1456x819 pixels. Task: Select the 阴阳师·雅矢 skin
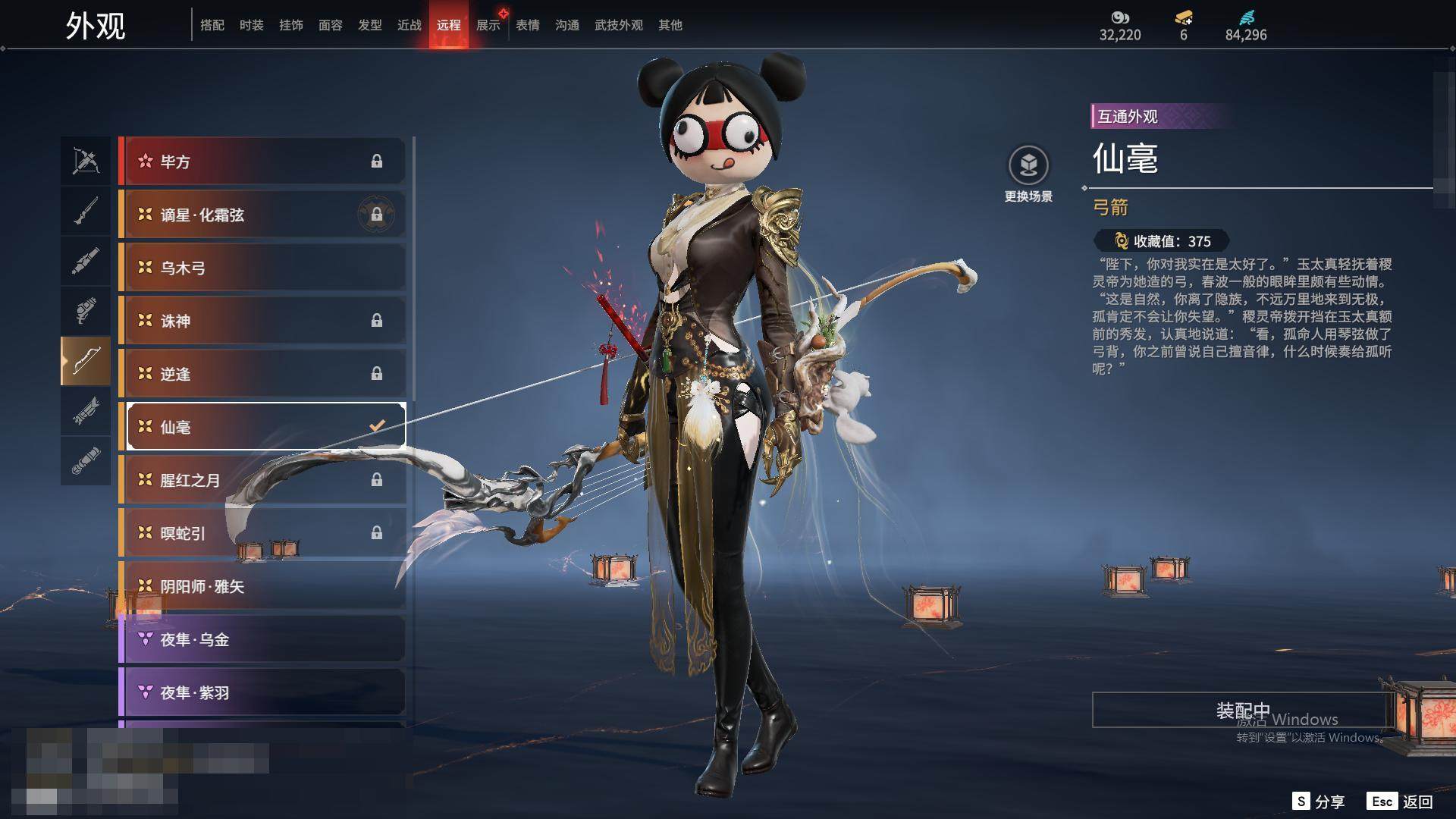click(262, 586)
